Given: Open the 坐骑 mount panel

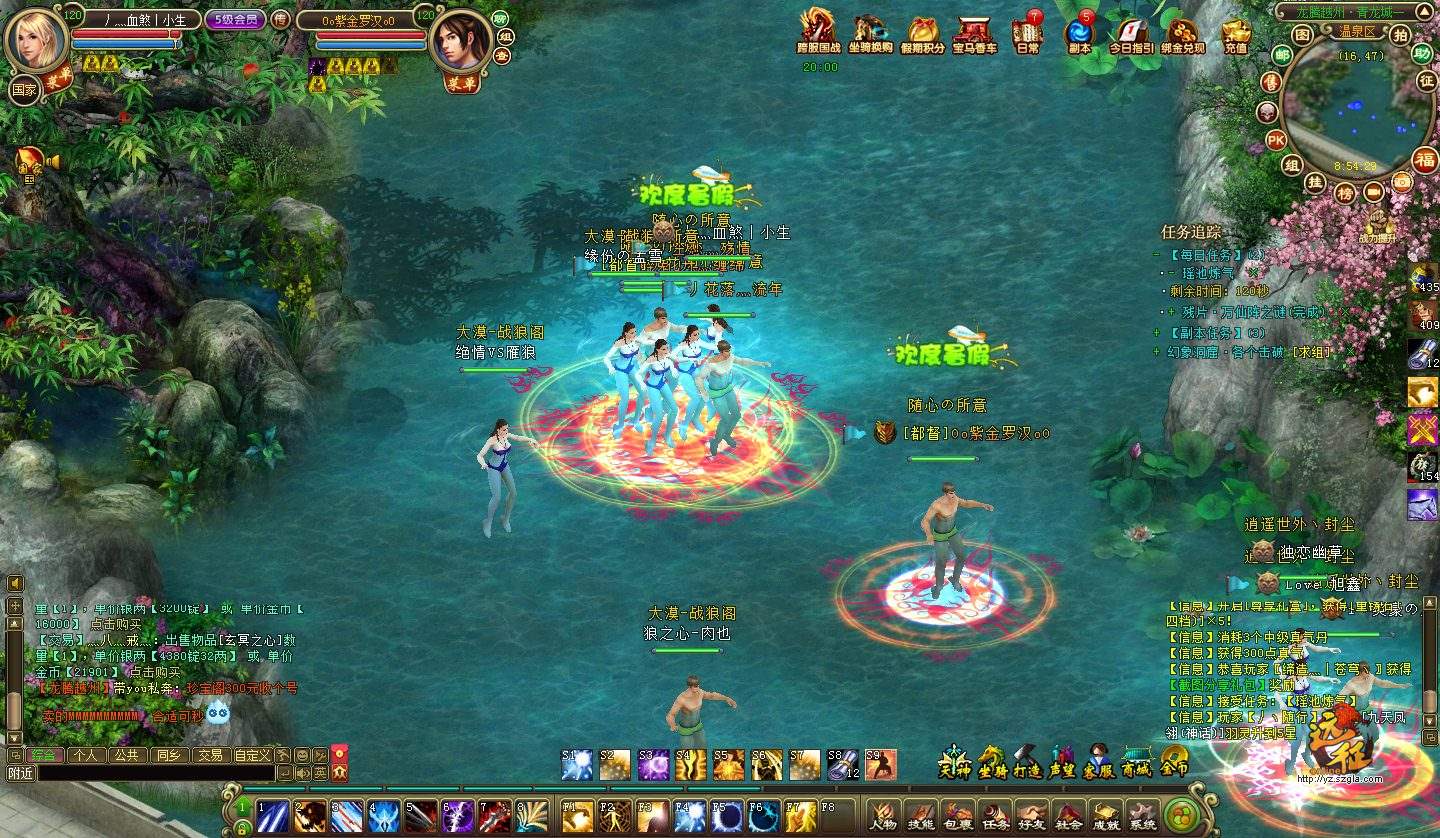Looking at the screenshot, I should (x=992, y=763).
